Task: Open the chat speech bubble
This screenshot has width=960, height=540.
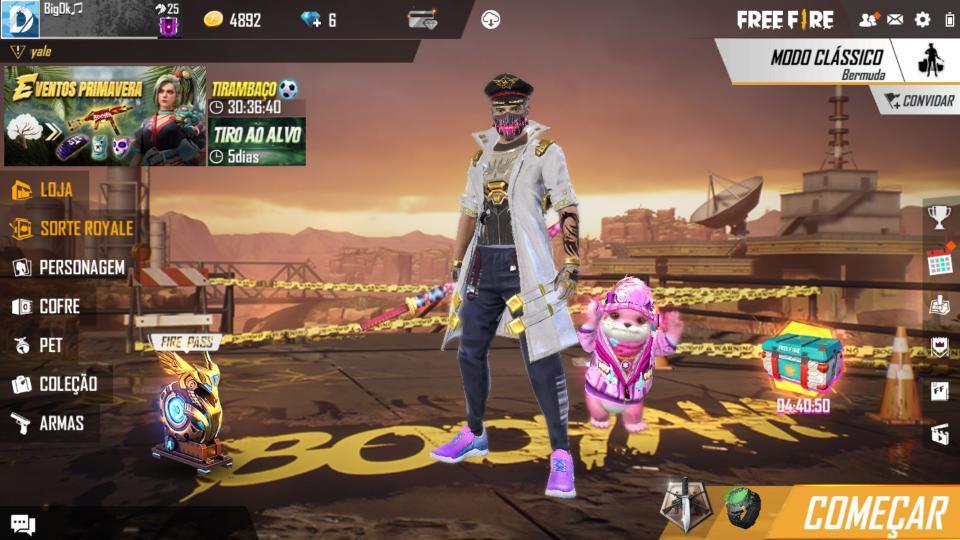Action: tap(23, 524)
